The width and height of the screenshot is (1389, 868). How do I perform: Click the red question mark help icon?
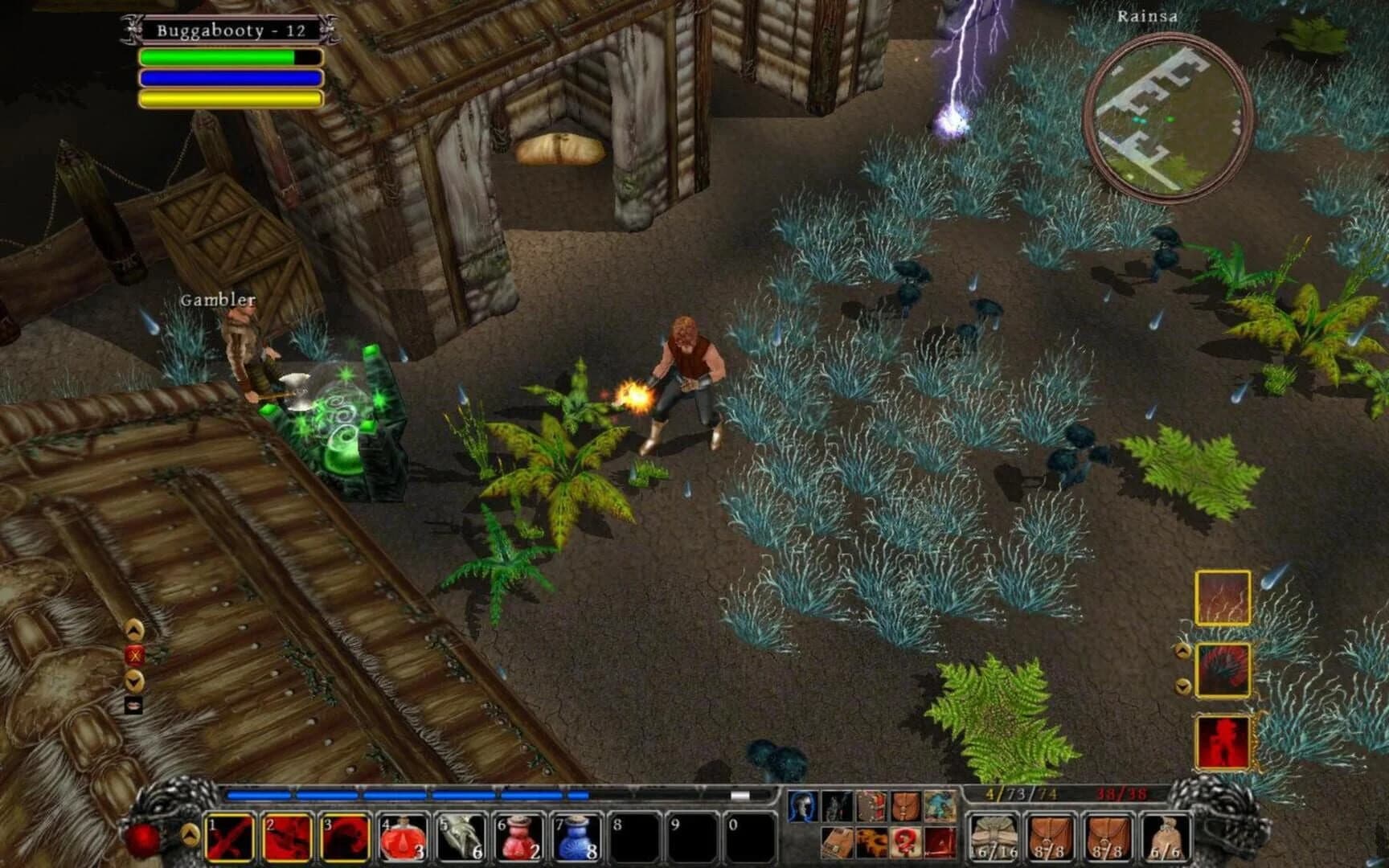(907, 842)
